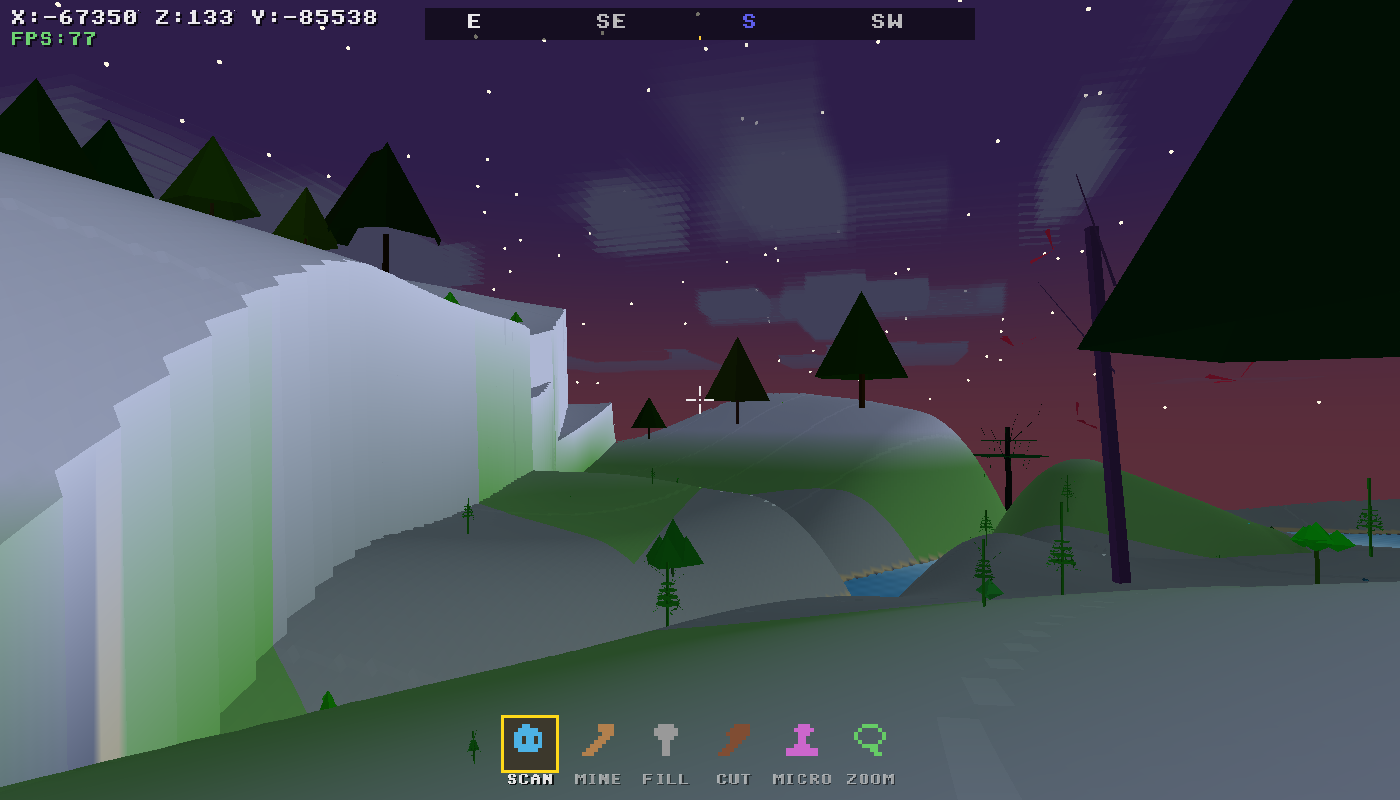
Task: Select the pink MICRO tool
Action: [x=802, y=741]
